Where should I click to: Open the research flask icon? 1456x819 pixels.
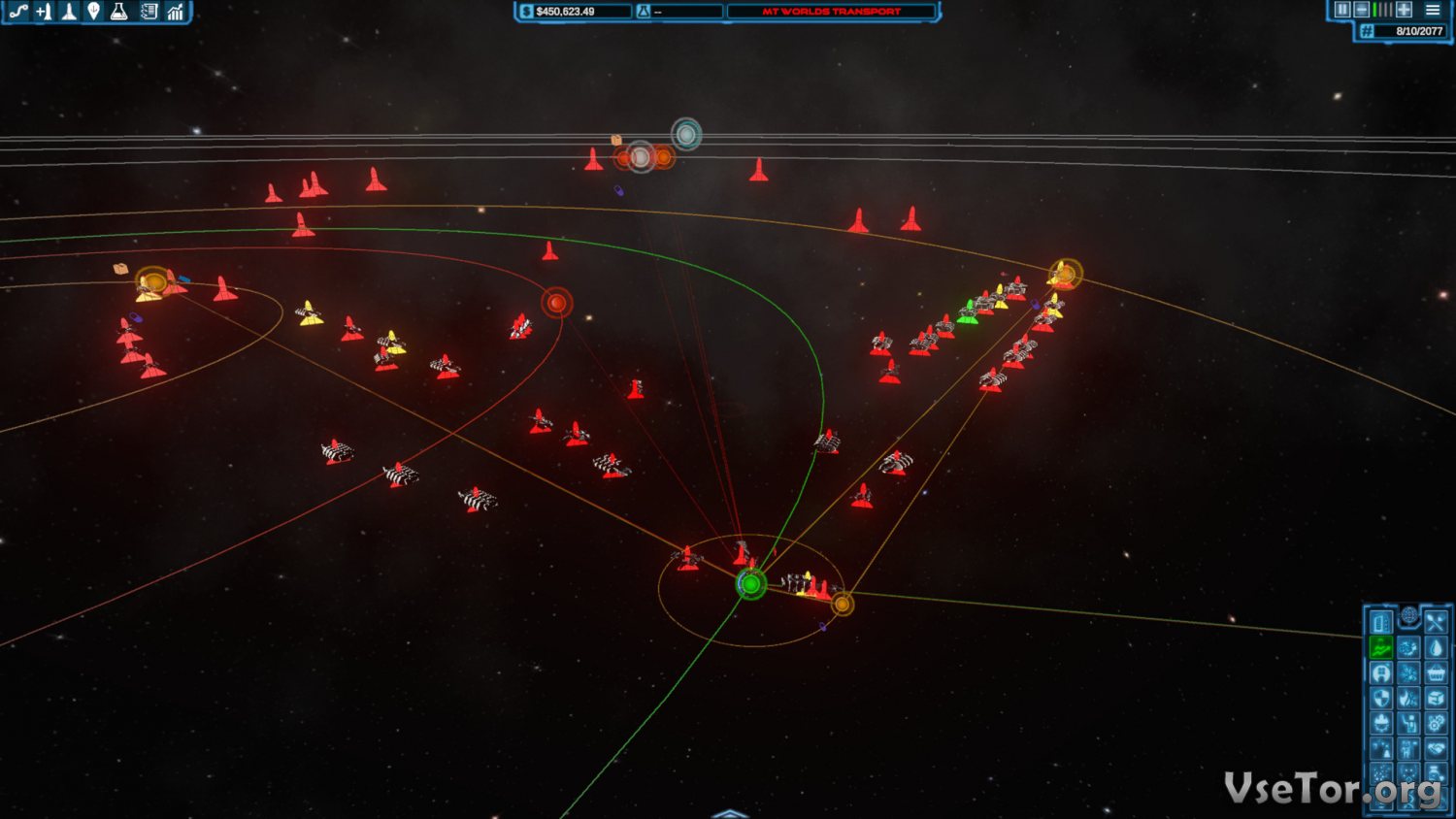(x=118, y=12)
